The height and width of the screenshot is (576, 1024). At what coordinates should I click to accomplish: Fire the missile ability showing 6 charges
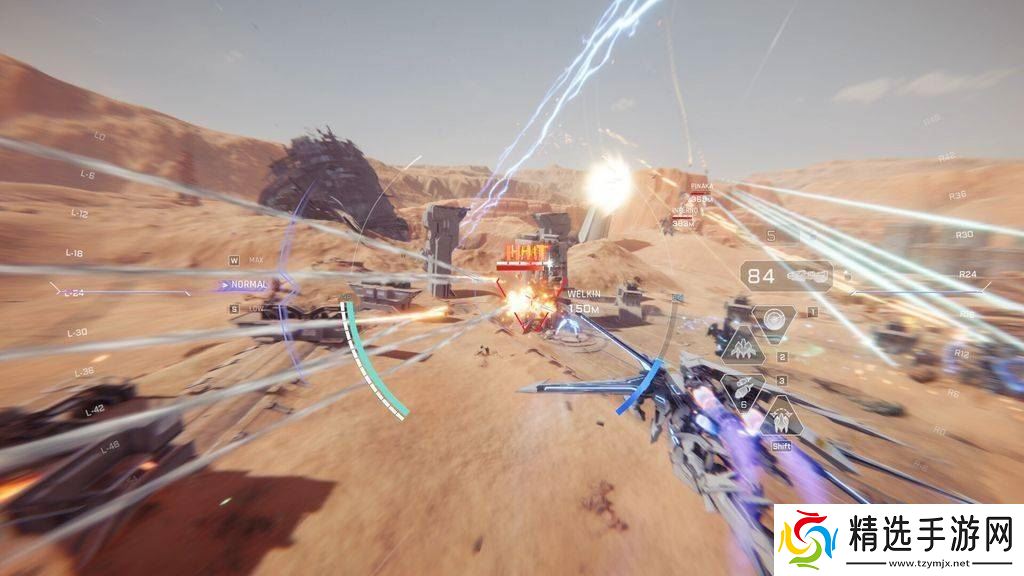[743, 390]
